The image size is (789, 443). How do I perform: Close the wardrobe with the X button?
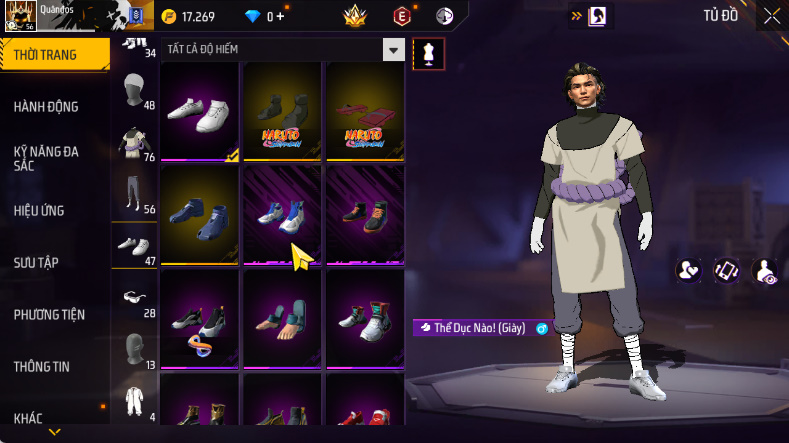pos(772,15)
